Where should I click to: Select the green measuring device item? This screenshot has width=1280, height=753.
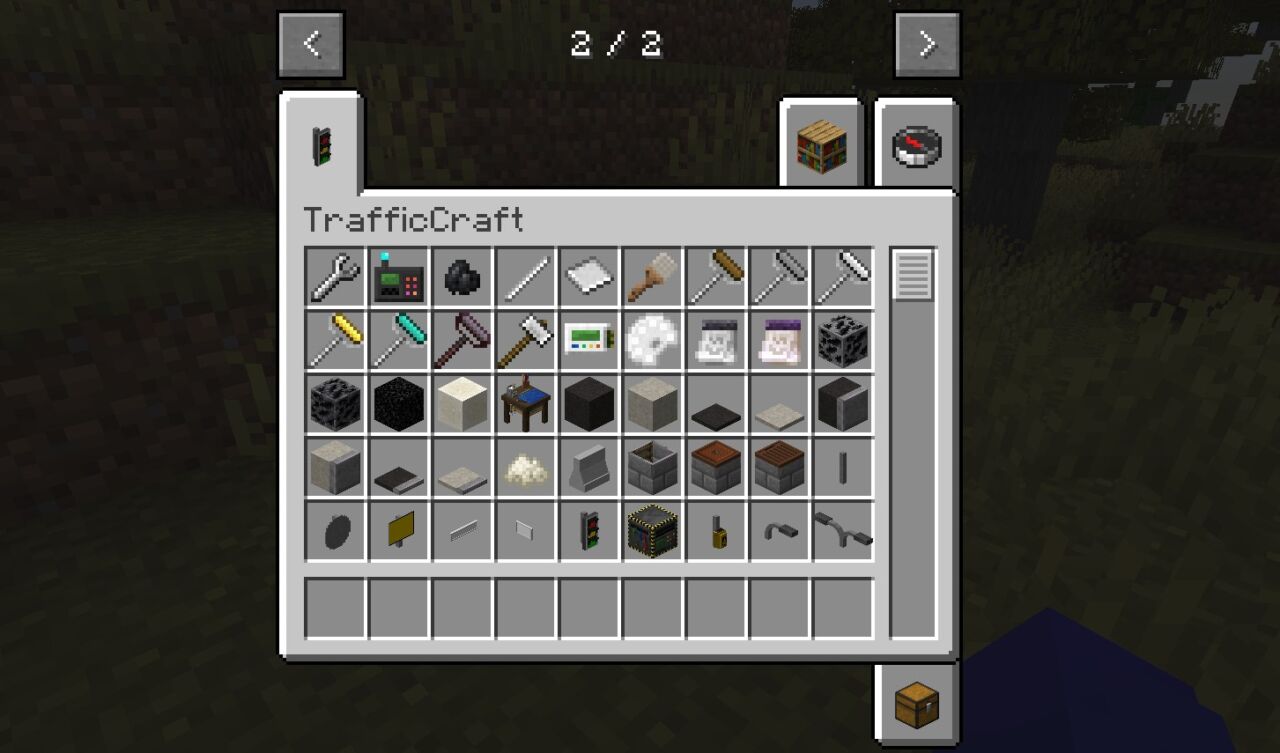click(590, 341)
